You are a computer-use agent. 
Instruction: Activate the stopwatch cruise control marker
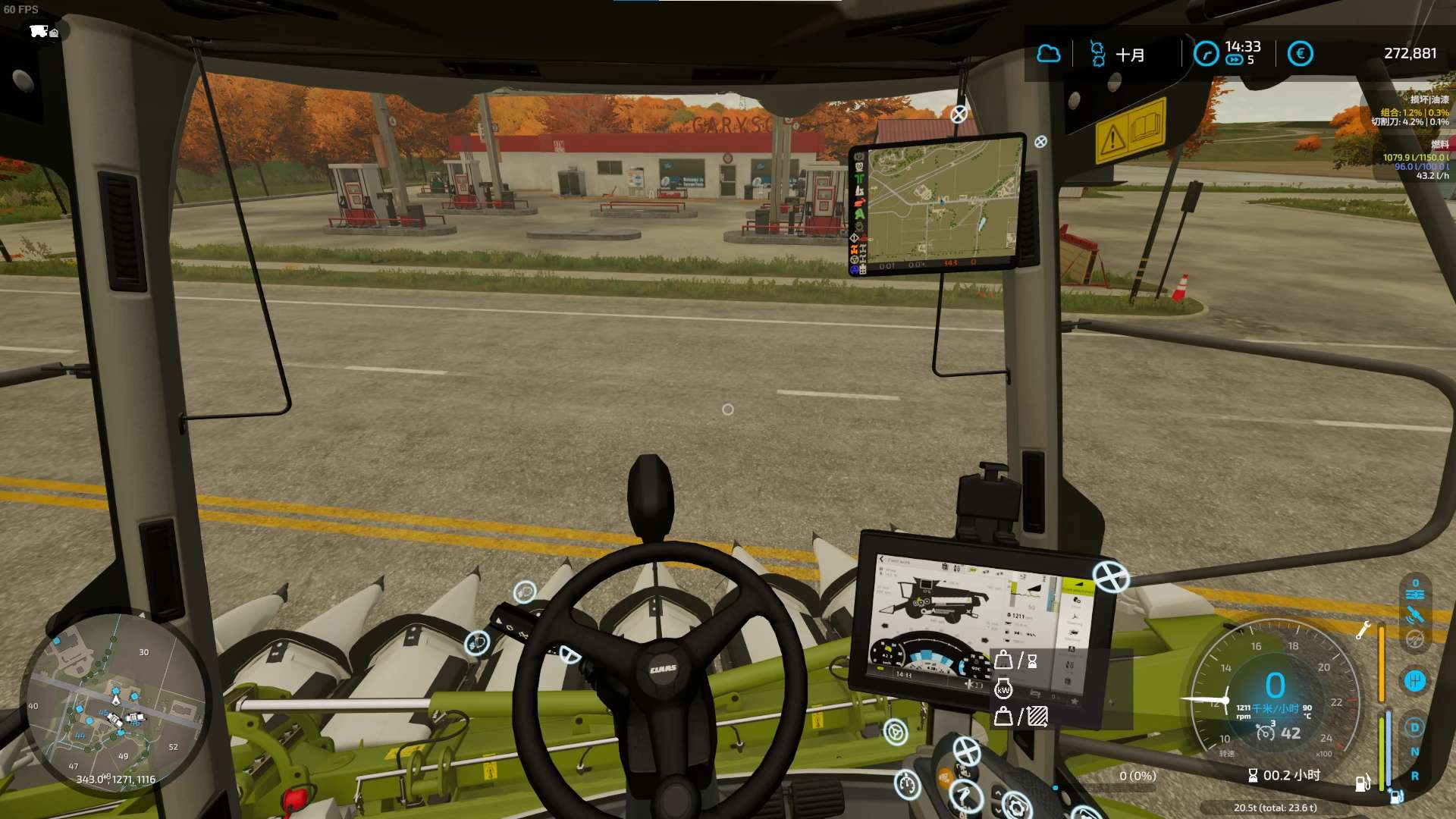click(907, 784)
